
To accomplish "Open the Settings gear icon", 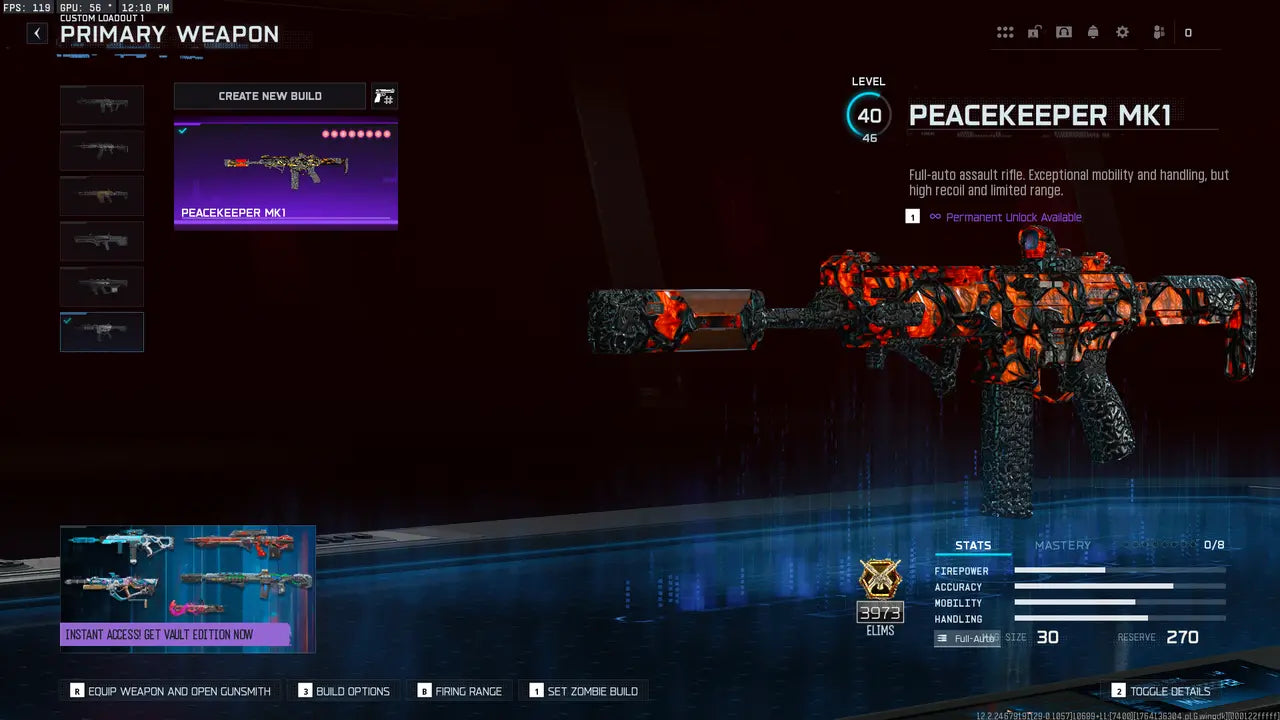I will (x=1122, y=31).
